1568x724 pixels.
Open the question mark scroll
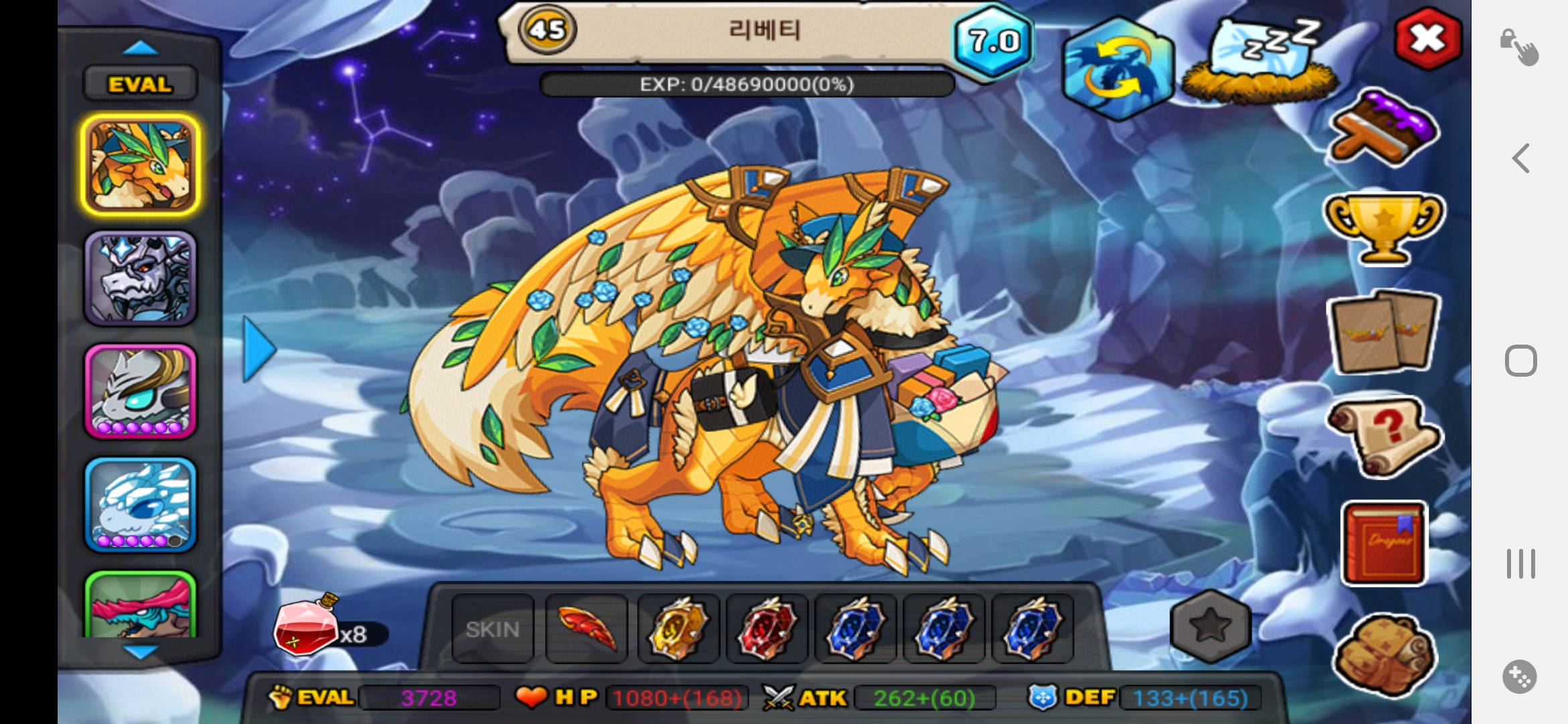[x=1384, y=436]
